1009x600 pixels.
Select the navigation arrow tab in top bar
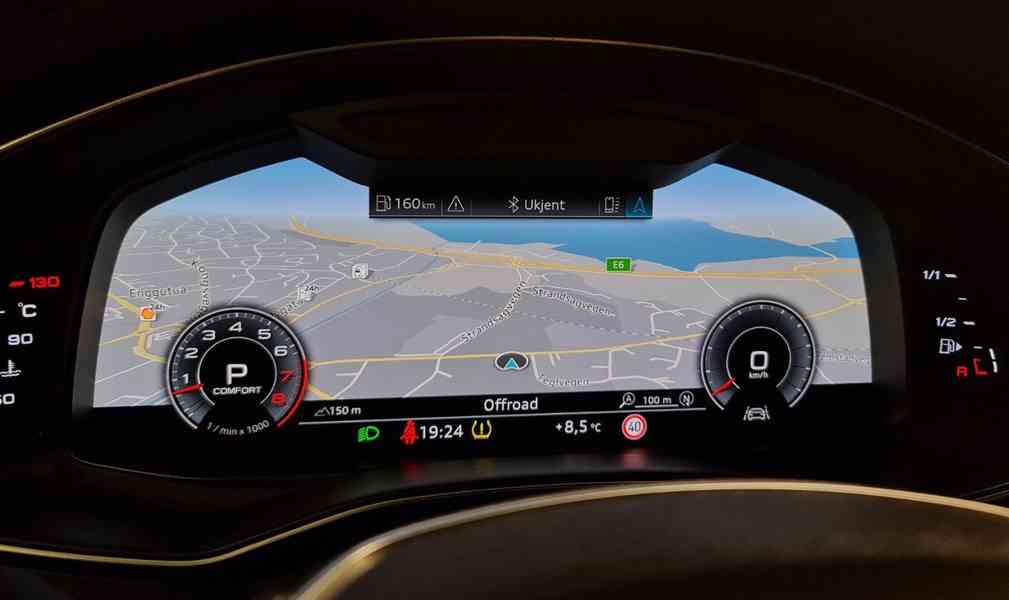tap(637, 204)
